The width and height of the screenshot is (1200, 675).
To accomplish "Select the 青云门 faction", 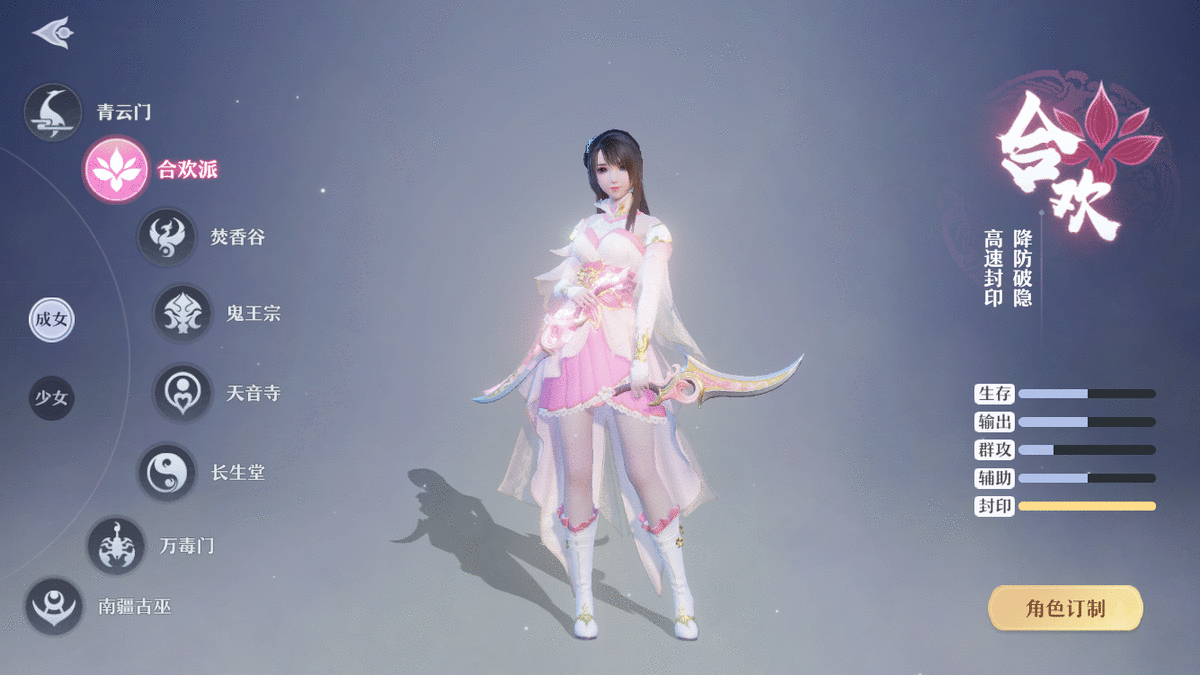I will click(x=53, y=112).
